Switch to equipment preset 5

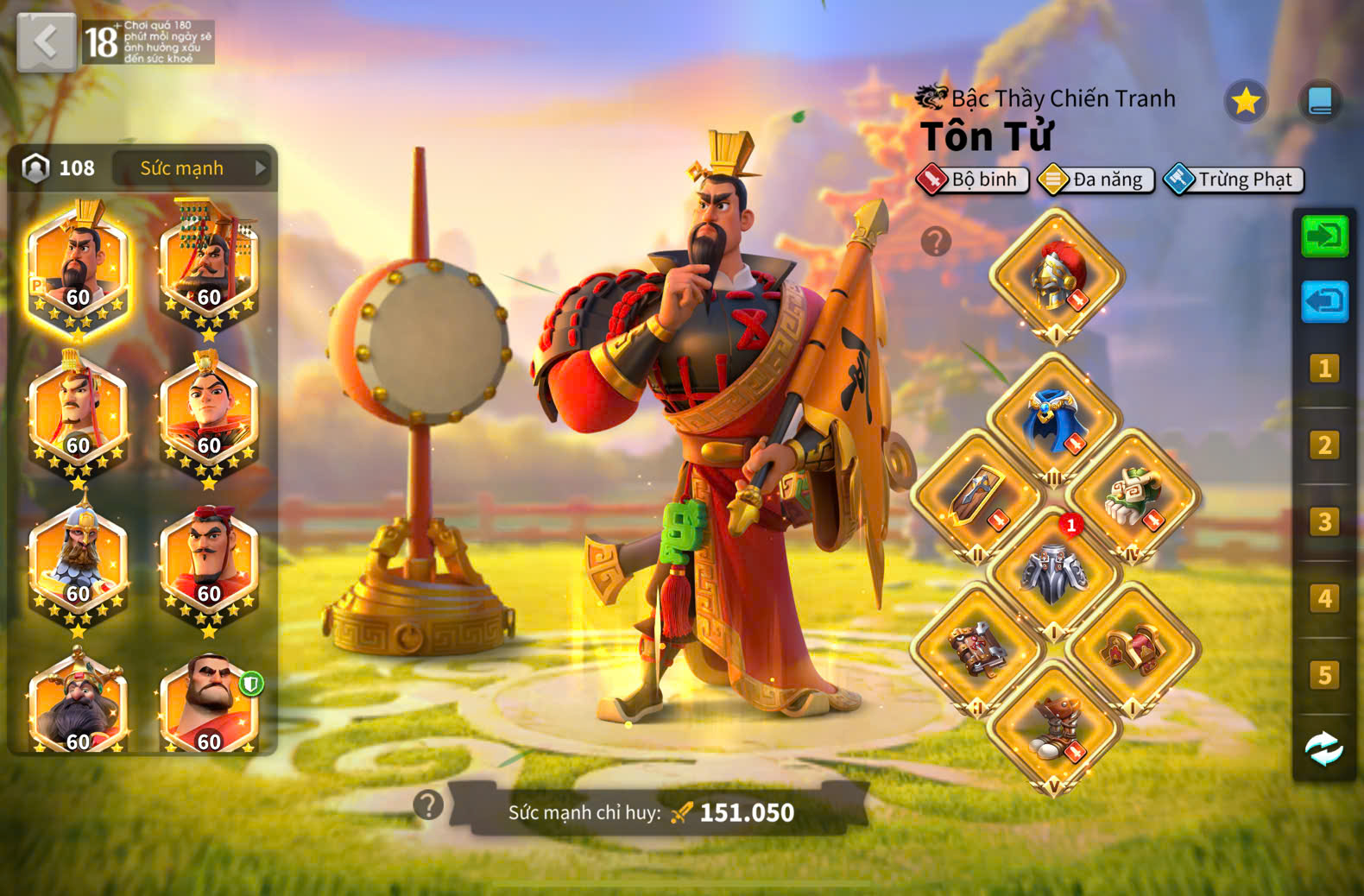click(1324, 675)
